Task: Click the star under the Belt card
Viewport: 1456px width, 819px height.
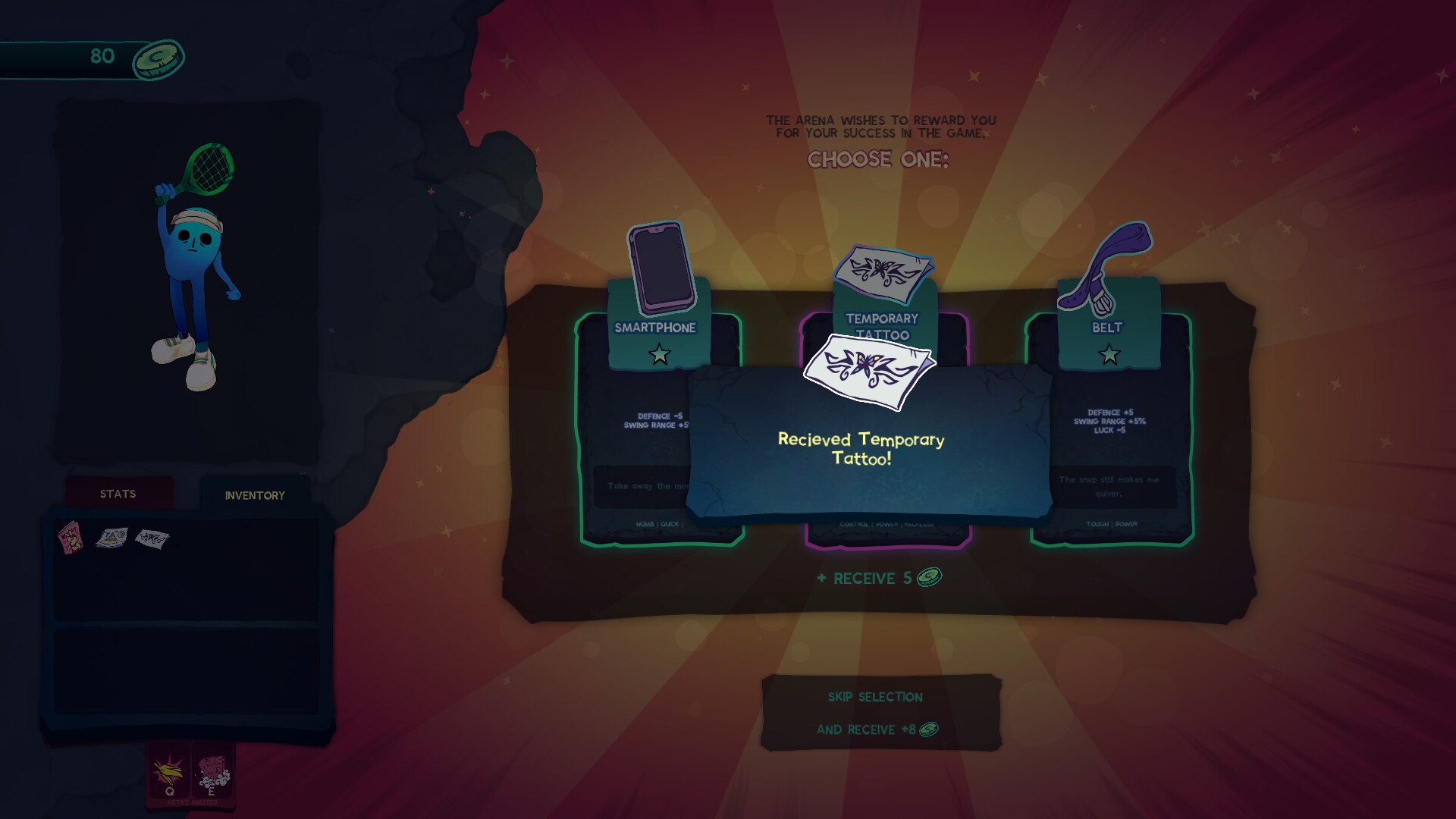Action: [1107, 352]
